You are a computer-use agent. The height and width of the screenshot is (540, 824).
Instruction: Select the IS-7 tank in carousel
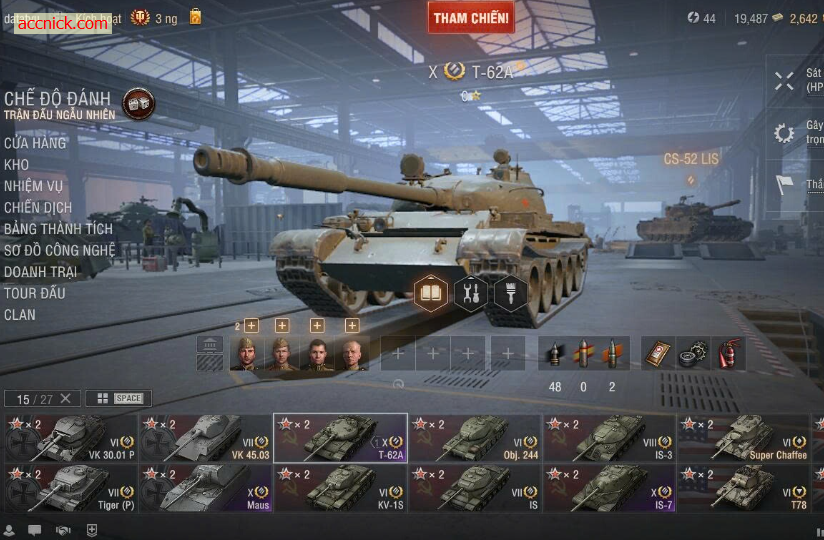tap(610, 488)
